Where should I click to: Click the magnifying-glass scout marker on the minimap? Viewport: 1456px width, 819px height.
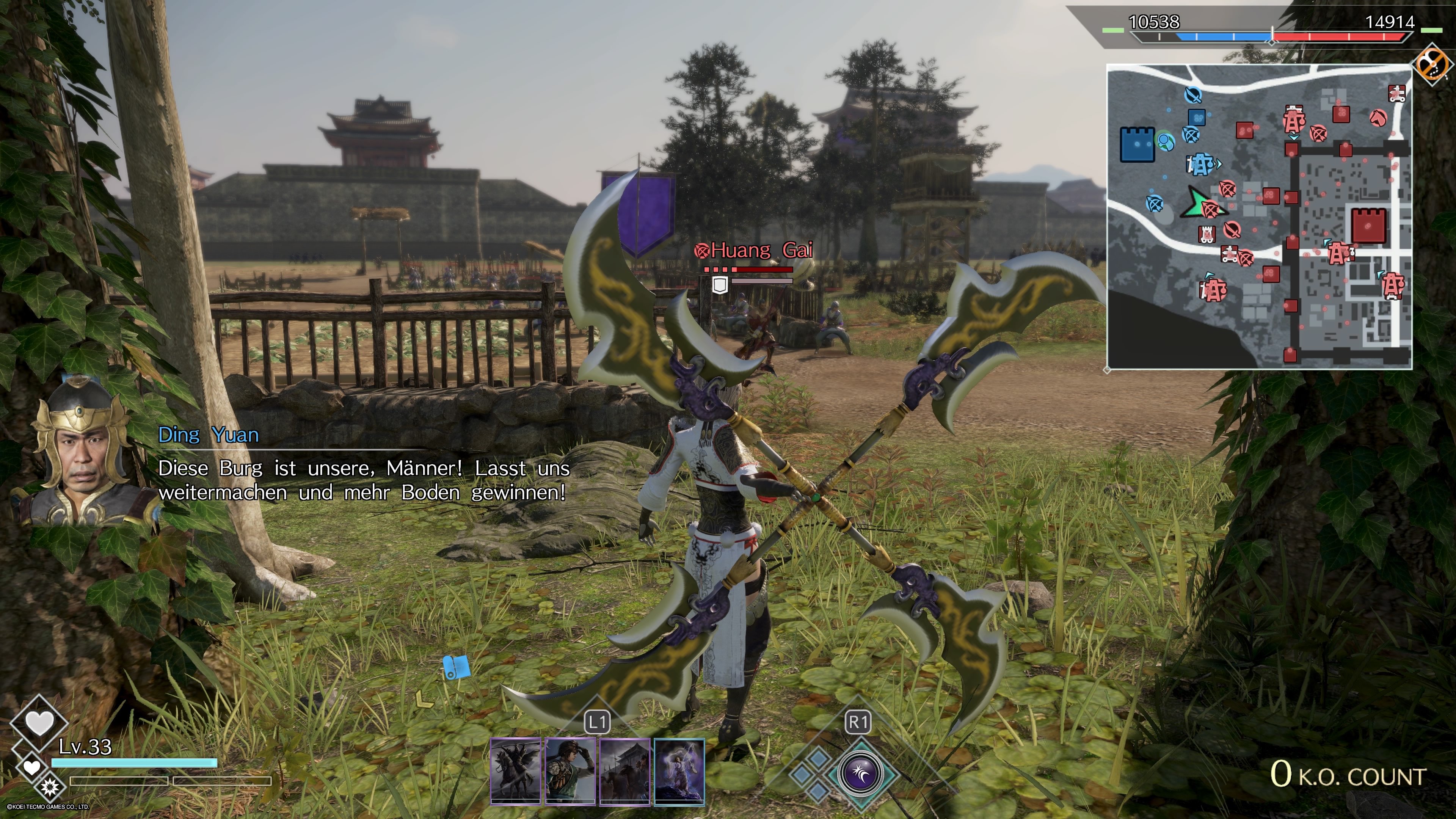pos(1164,140)
